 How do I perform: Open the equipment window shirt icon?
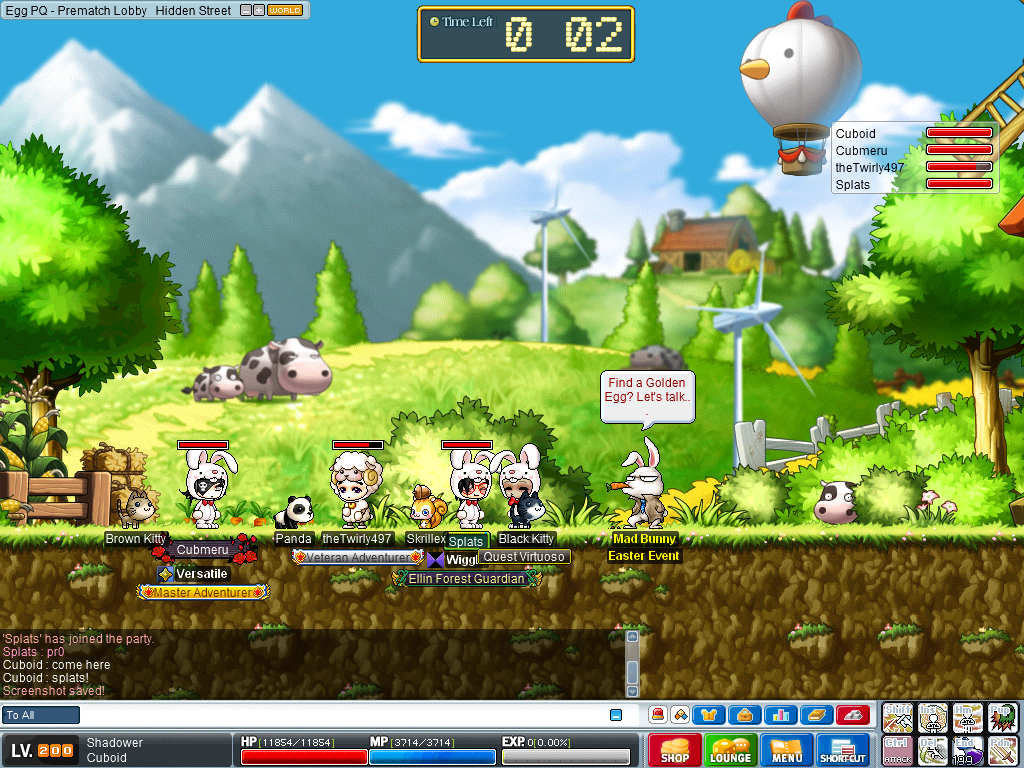(x=710, y=715)
